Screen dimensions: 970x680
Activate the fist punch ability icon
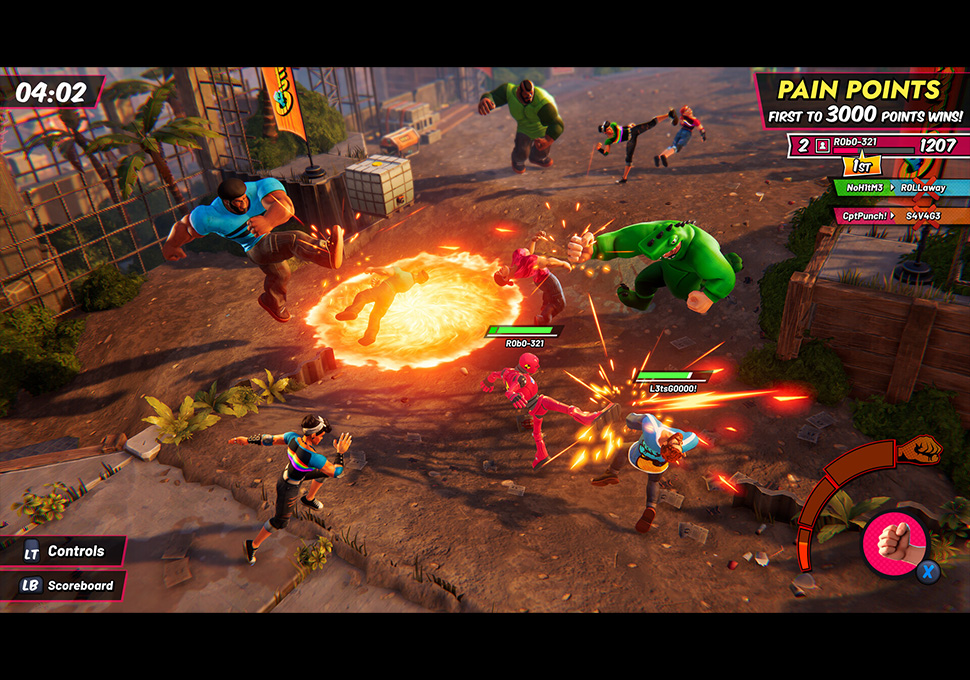click(892, 544)
